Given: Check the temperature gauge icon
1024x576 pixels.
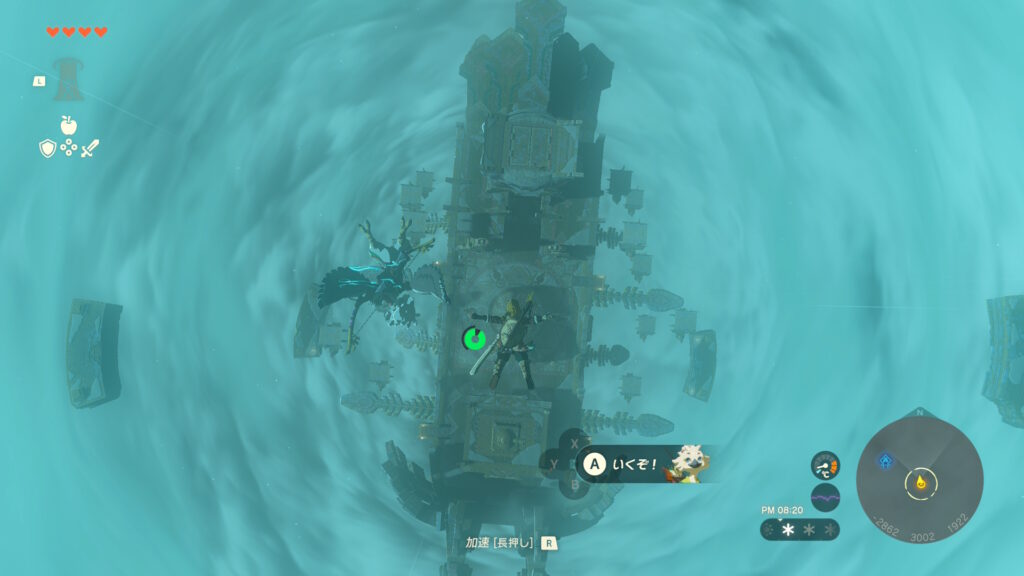Looking at the screenshot, I should 825,465.
